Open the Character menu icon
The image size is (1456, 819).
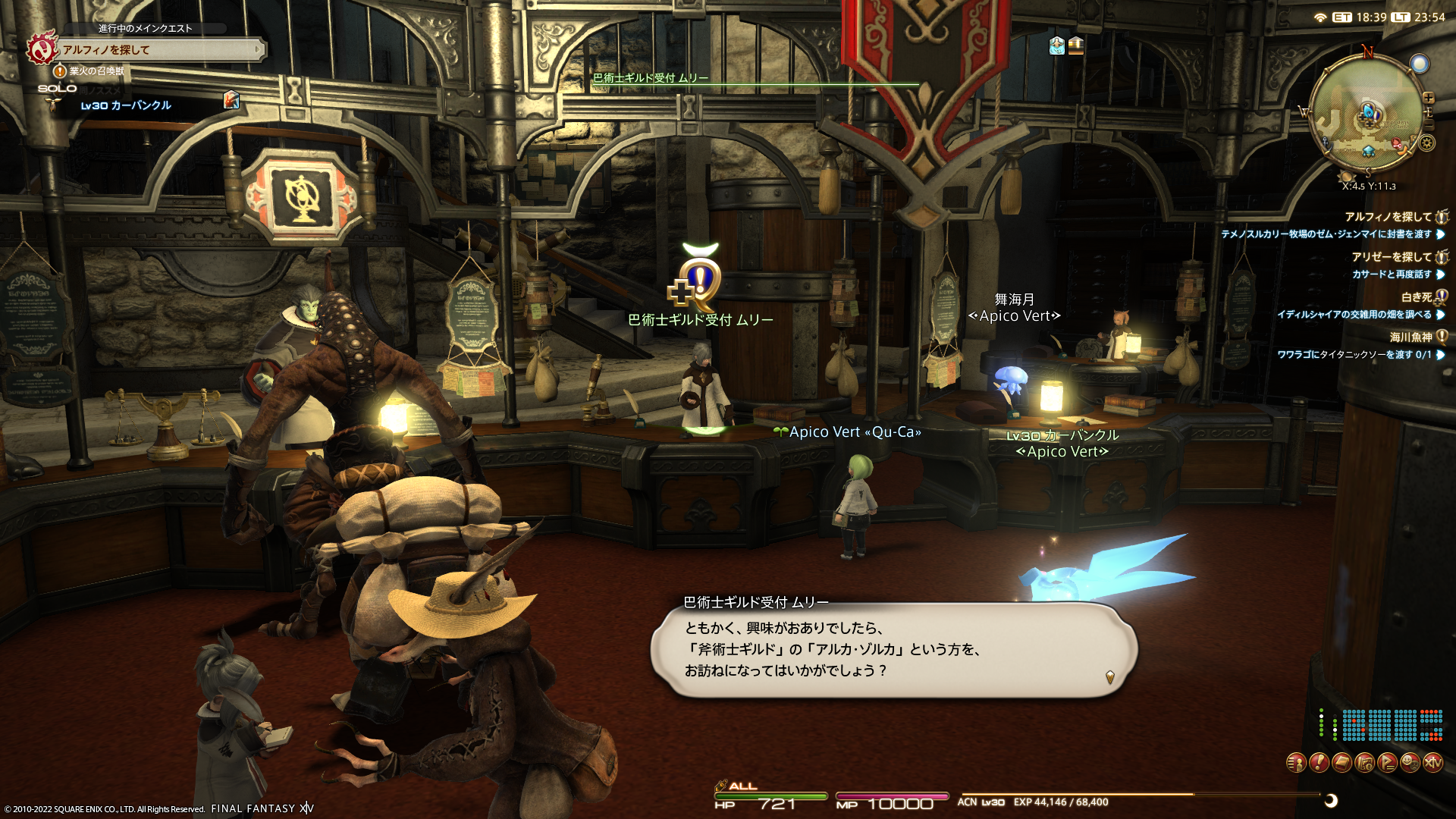pyautogui.click(x=1296, y=762)
